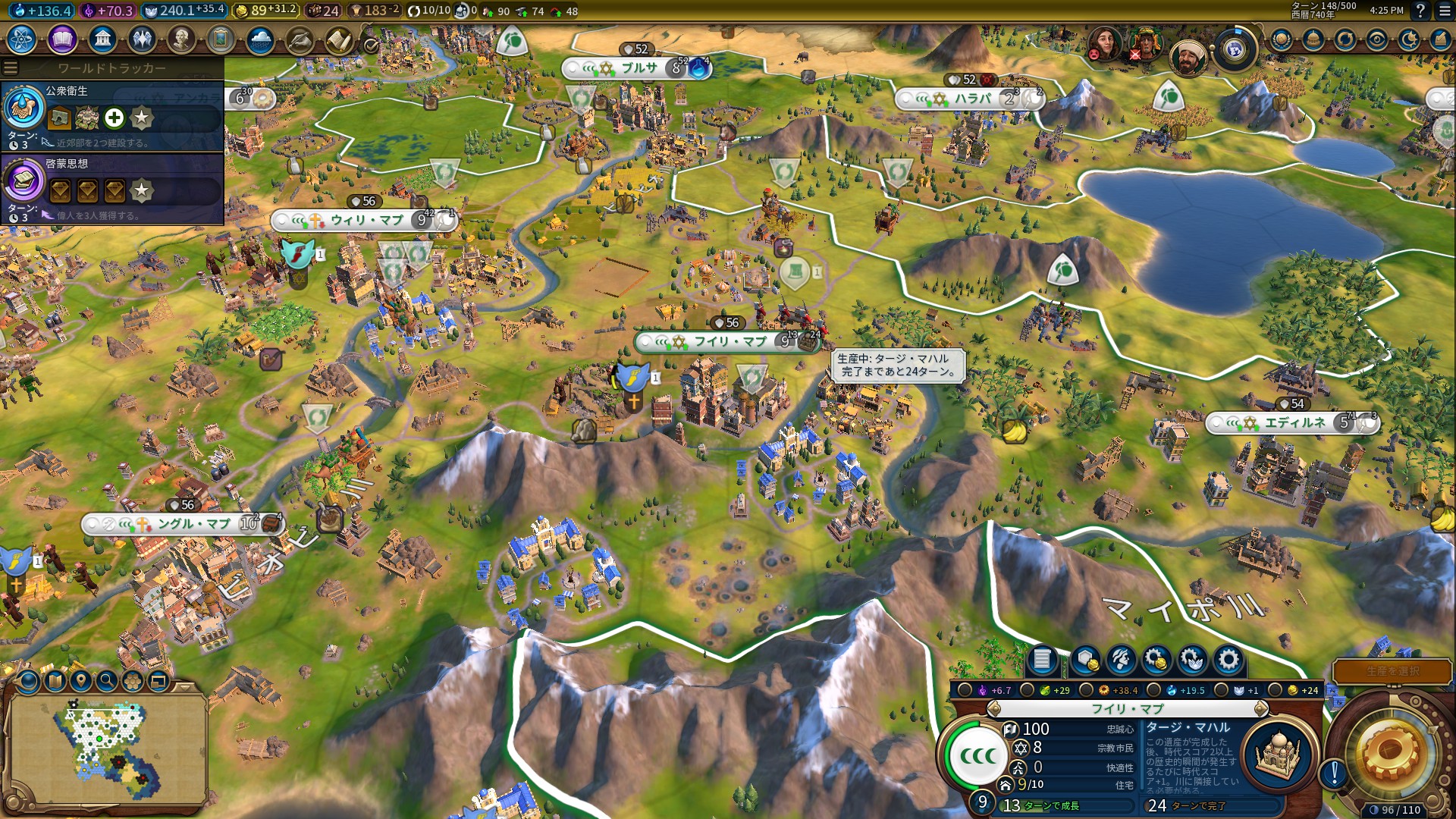Open the espionage eye icon
This screenshot has width=1456, height=819.
click(1377, 39)
